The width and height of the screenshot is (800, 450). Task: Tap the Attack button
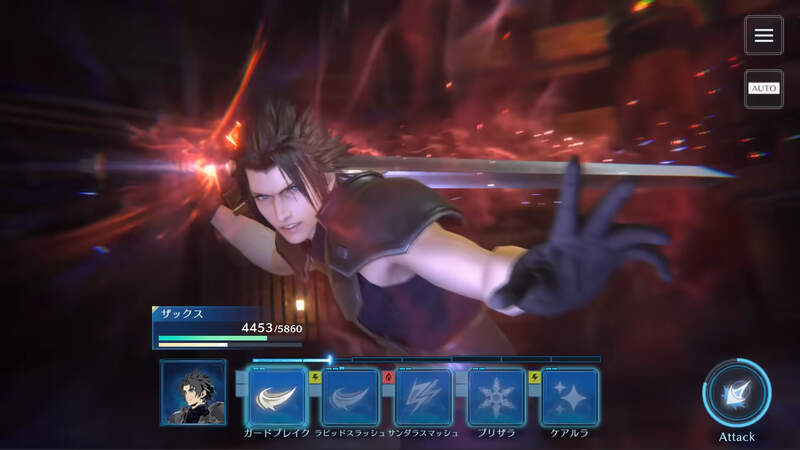(x=736, y=394)
